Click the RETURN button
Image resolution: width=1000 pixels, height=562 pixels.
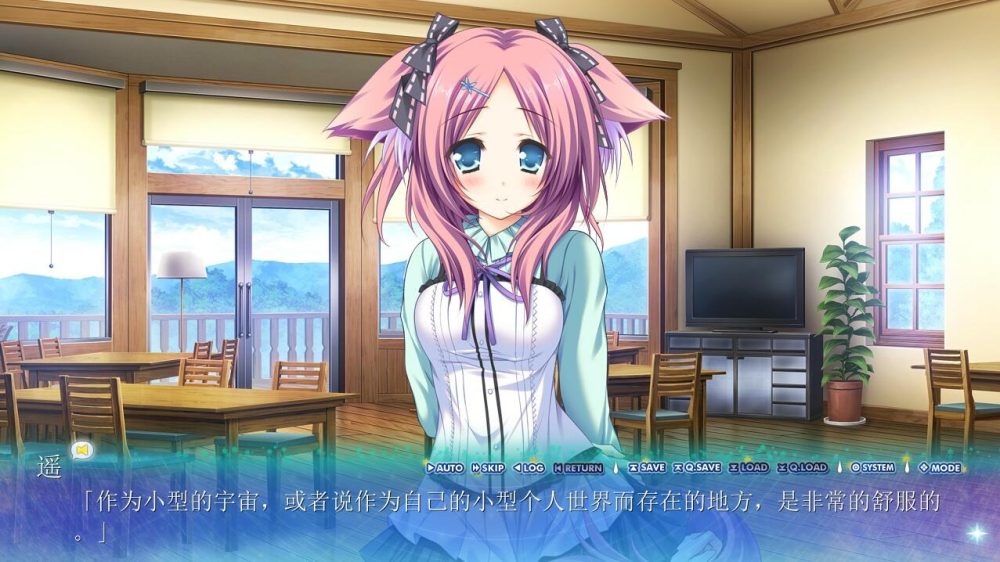(x=578, y=467)
